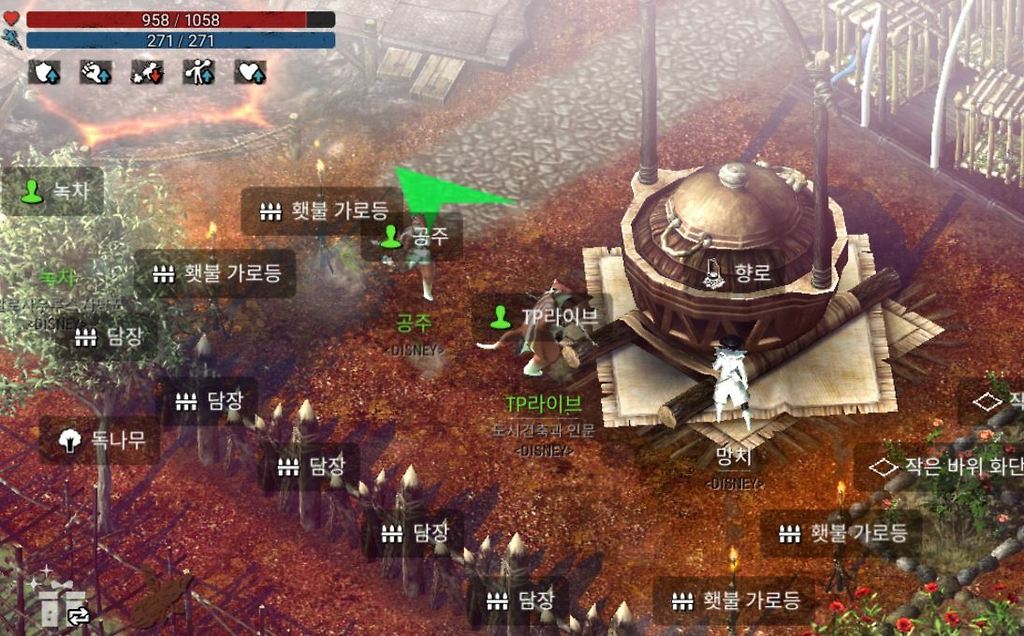Select the 녹차 player name tag
This screenshot has width=1024, height=636.
tap(53, 190)
